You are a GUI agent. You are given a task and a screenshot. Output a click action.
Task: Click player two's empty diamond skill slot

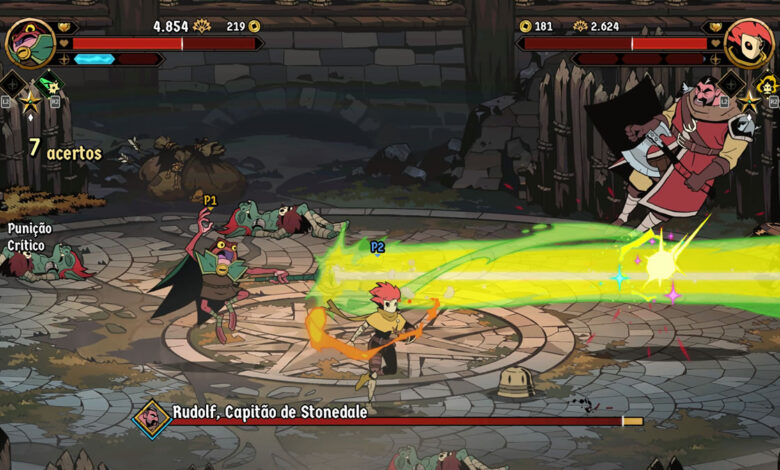[x=731, y=85]
